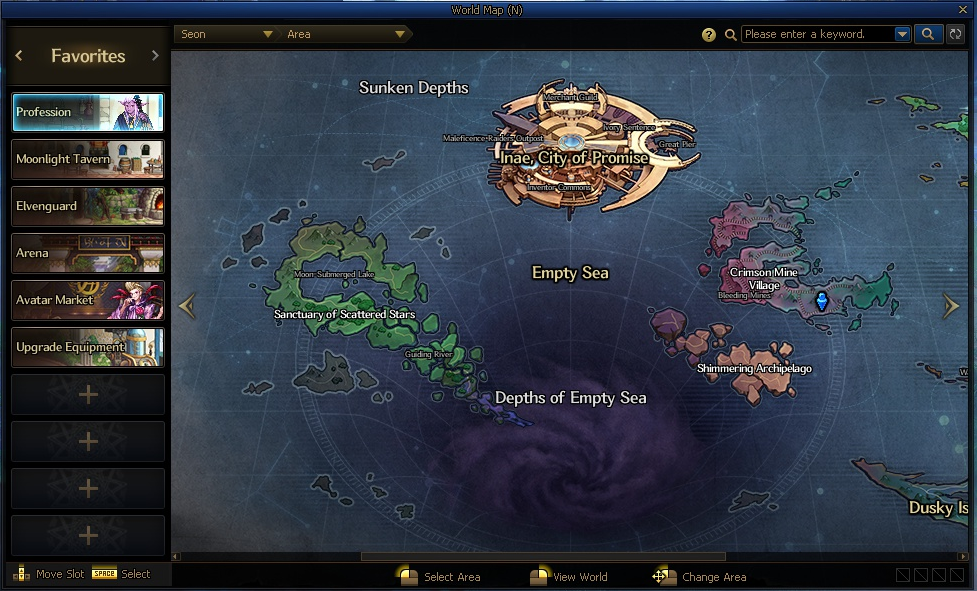Close the World Map window

965,10
